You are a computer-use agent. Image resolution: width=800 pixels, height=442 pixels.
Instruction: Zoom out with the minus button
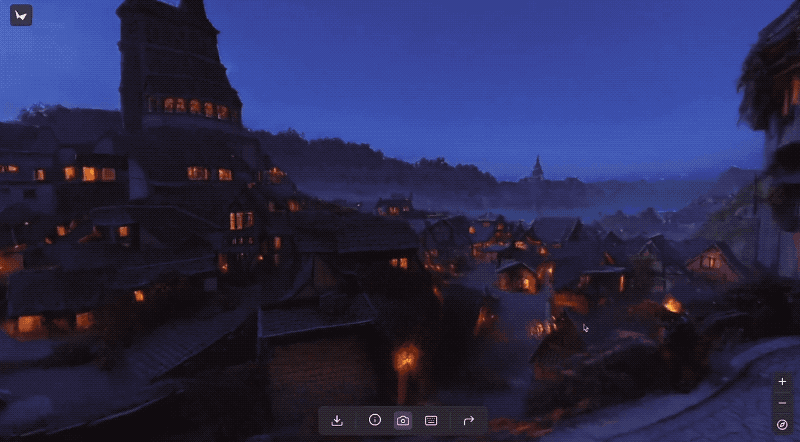[782, 402]
